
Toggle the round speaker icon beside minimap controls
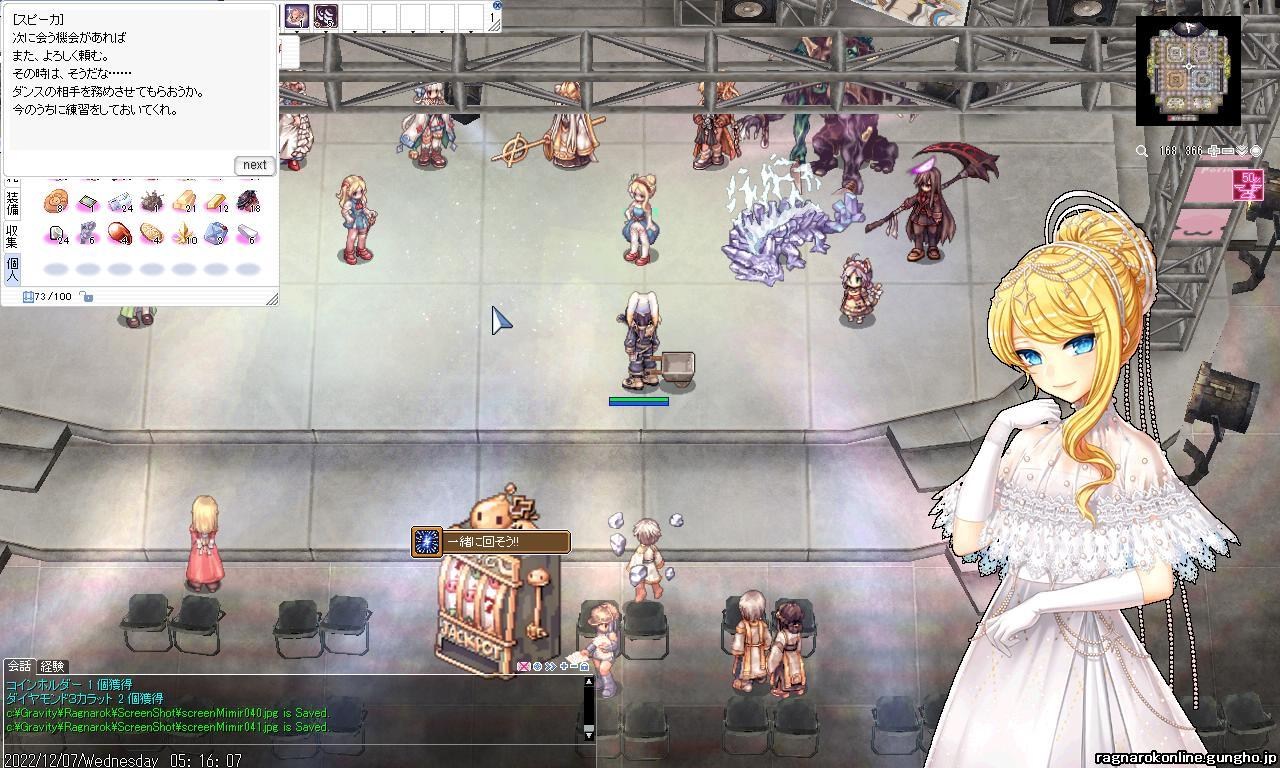pyautogui.click(x=1255, y=150)
